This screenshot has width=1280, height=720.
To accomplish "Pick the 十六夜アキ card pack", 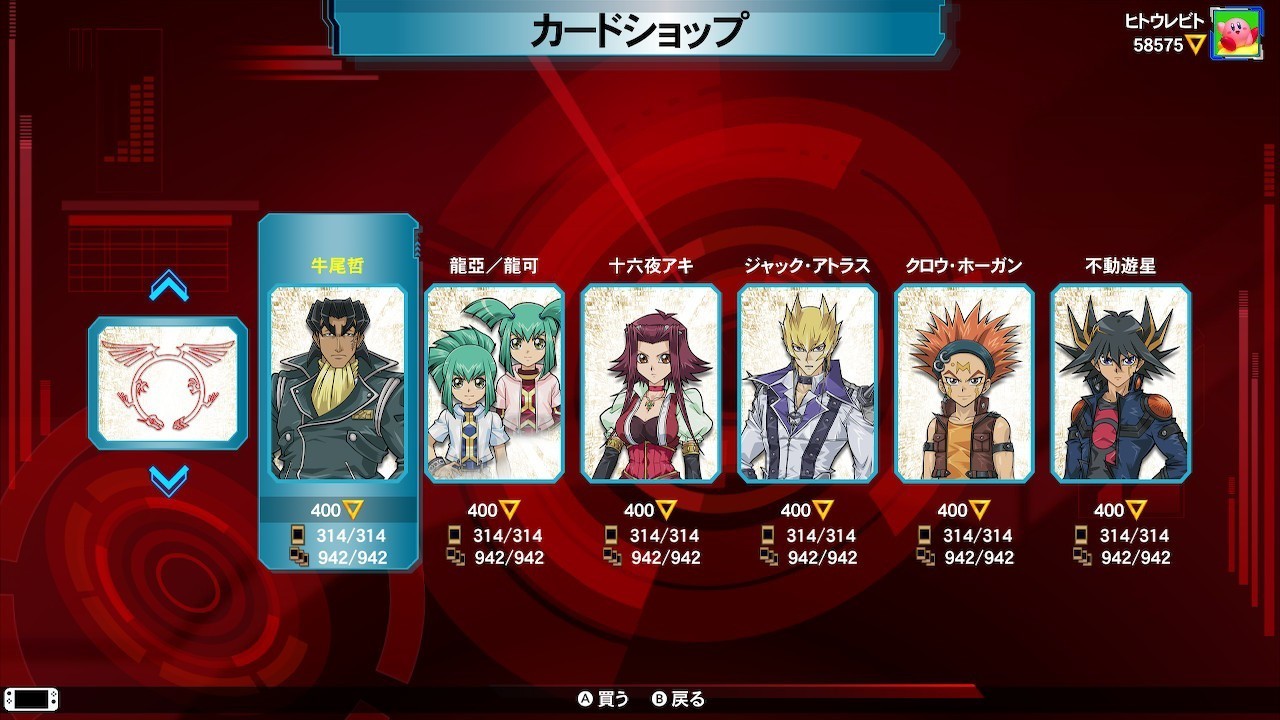I will click(x=651, y=383).
